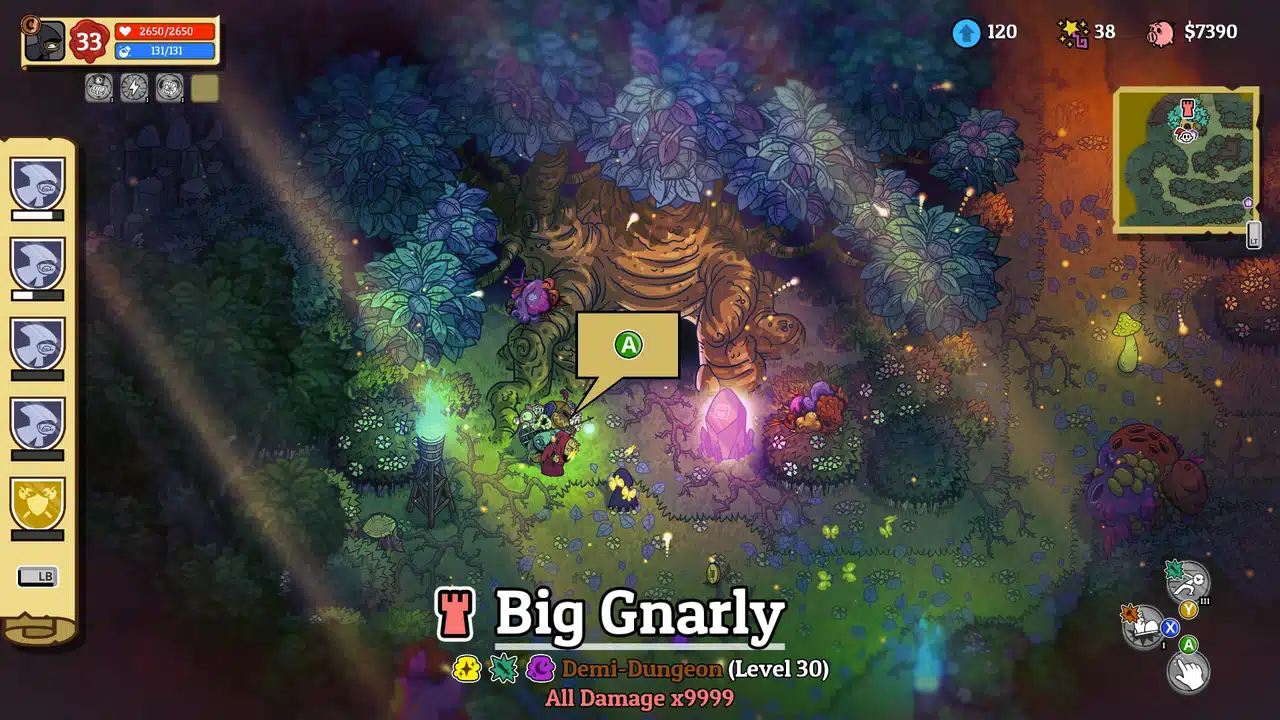The image size is (1280, 720).
Task: Expand the empty buff slot beside status icons
Action: click(x=204, y=88)
